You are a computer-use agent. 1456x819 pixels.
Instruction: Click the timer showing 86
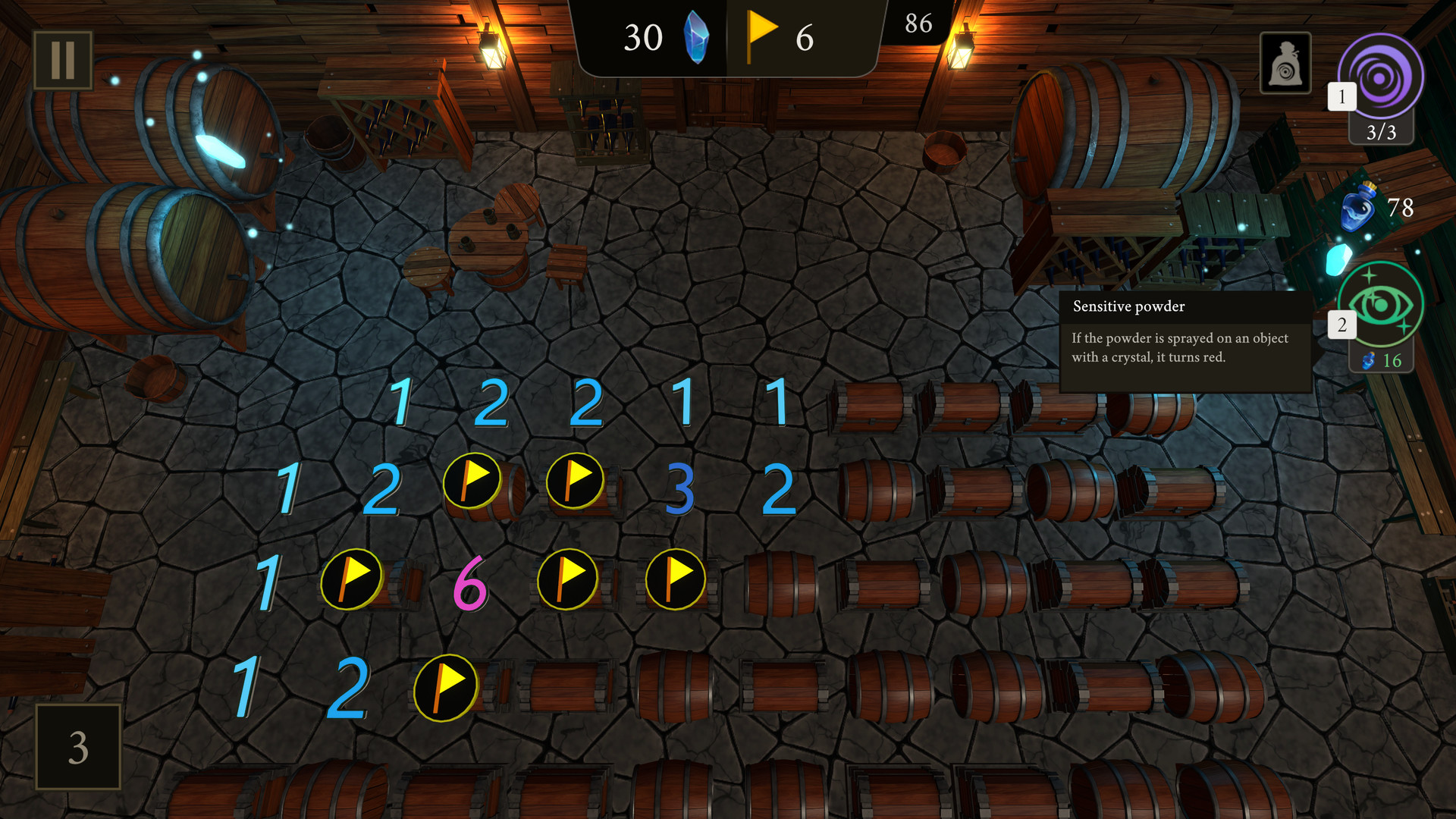click(x=918, y=24)
